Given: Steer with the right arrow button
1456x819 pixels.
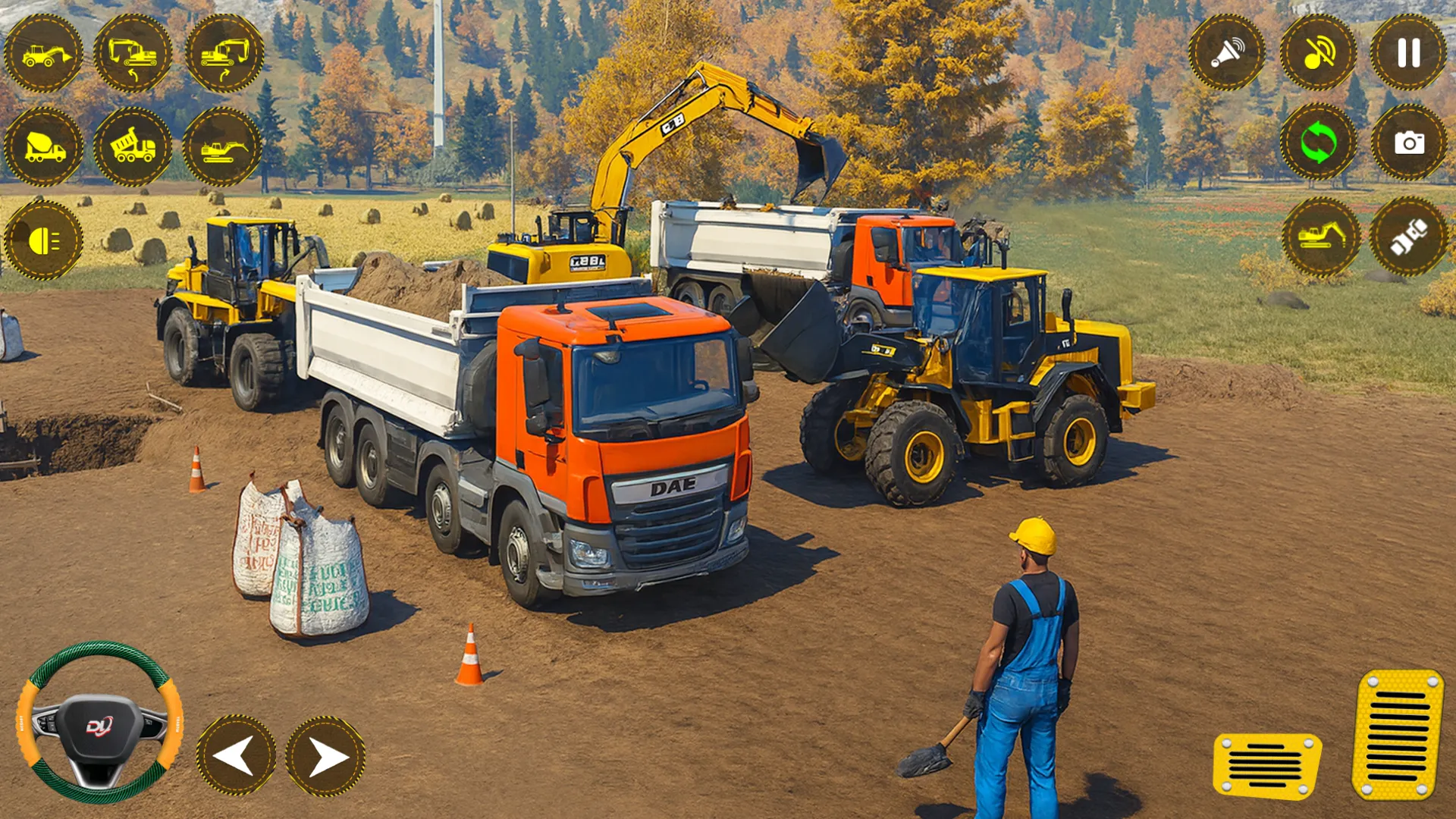Looking at the screenshot, I should click(325, 755).
